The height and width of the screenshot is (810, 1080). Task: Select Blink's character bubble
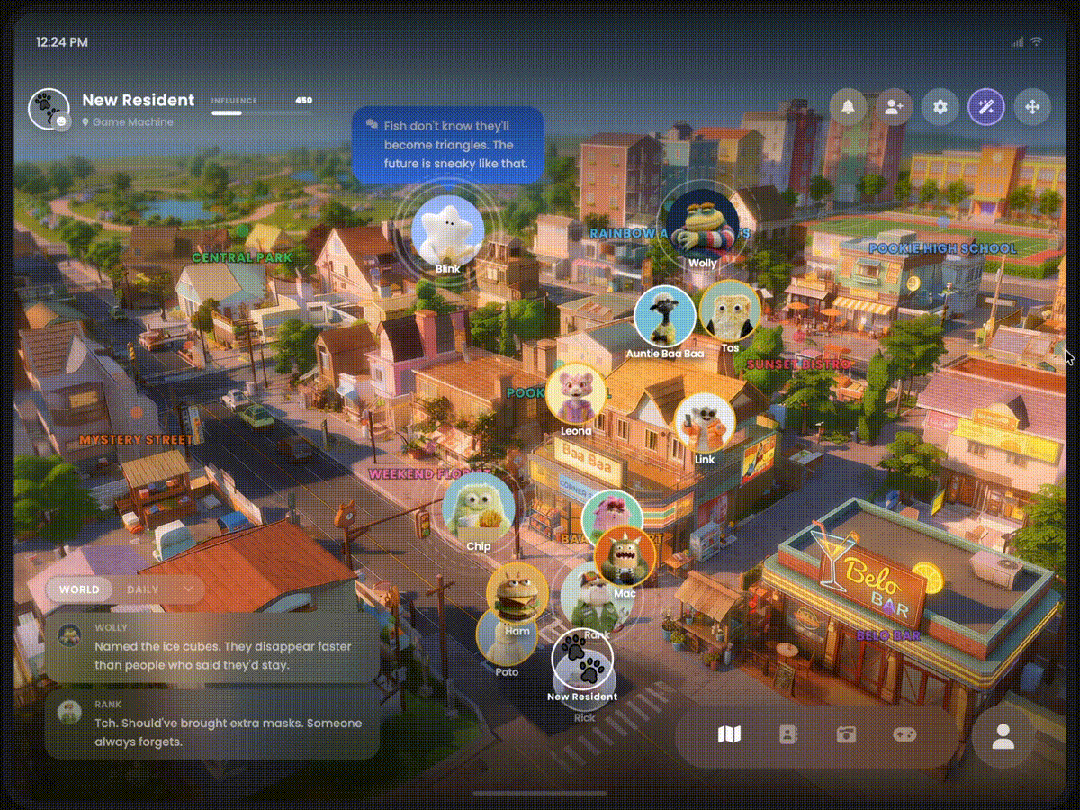(x=446, y=230)
